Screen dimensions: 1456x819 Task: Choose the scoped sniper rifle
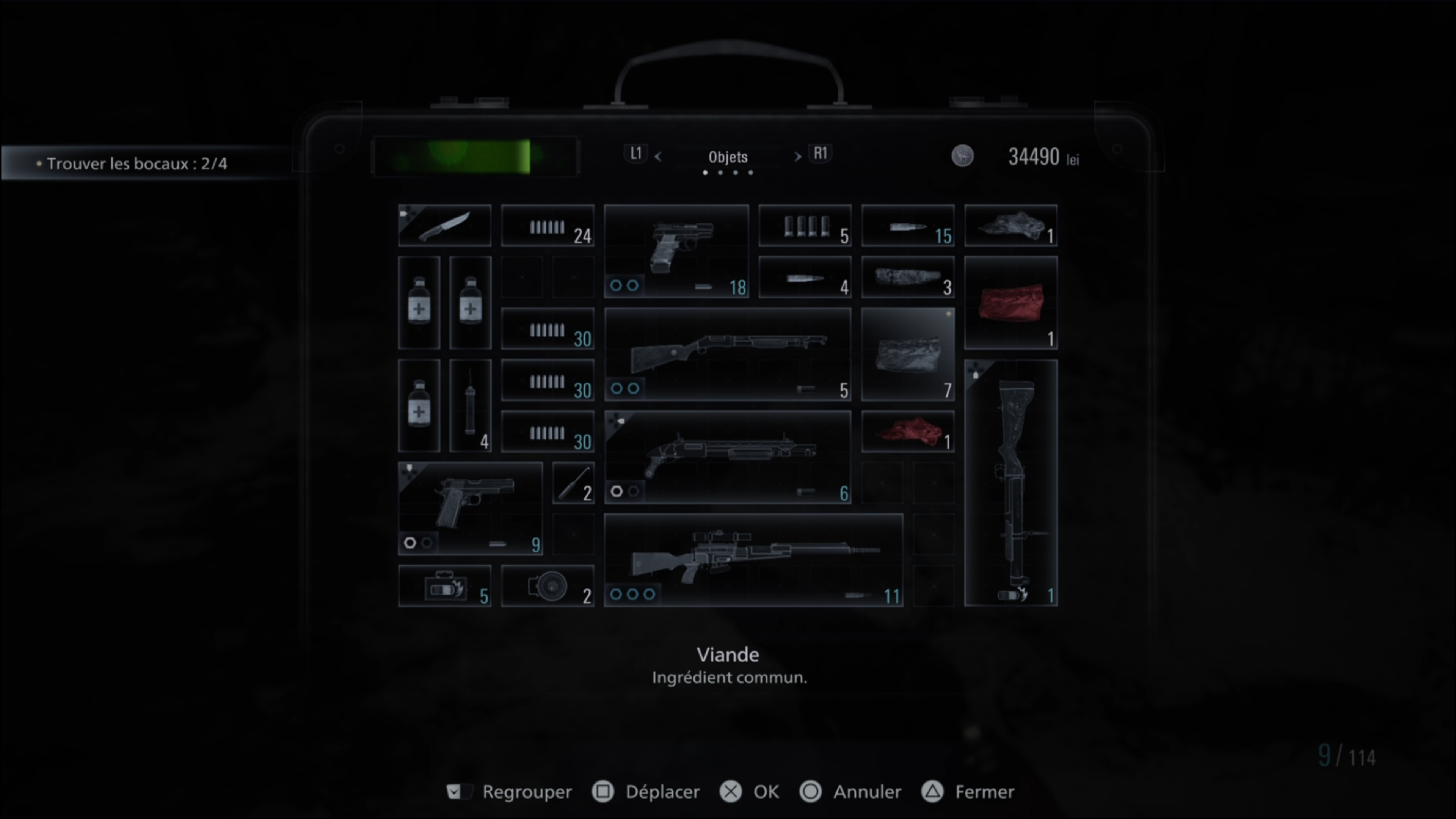[x=753, y=560]
